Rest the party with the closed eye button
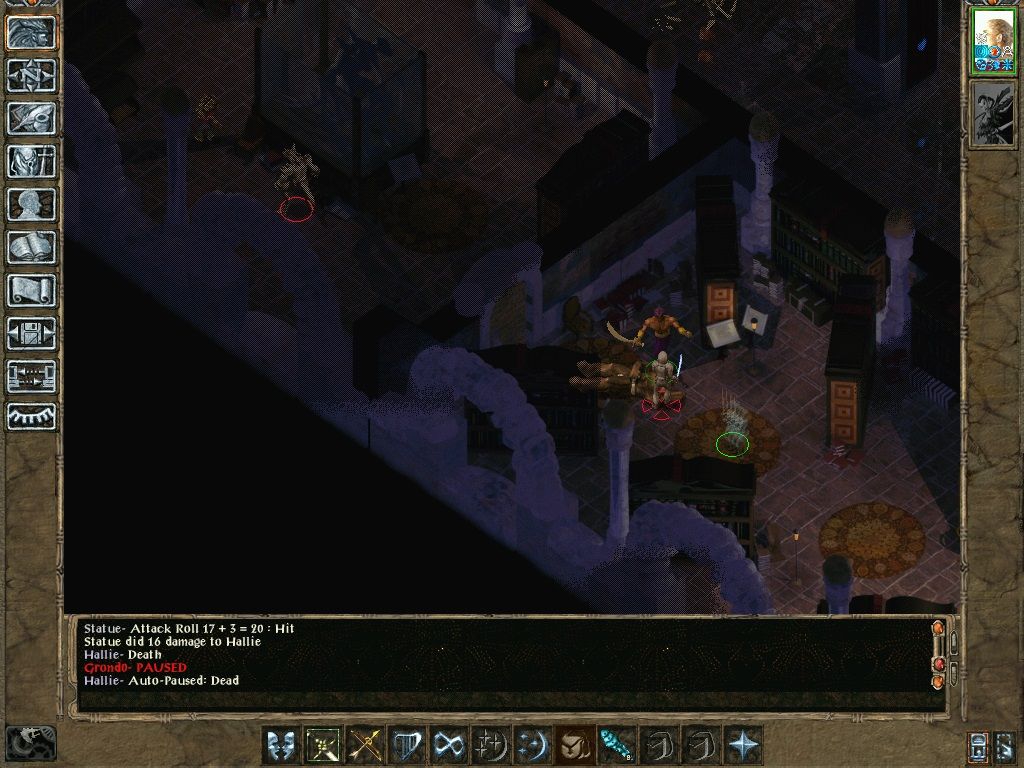 pos(31,416)
